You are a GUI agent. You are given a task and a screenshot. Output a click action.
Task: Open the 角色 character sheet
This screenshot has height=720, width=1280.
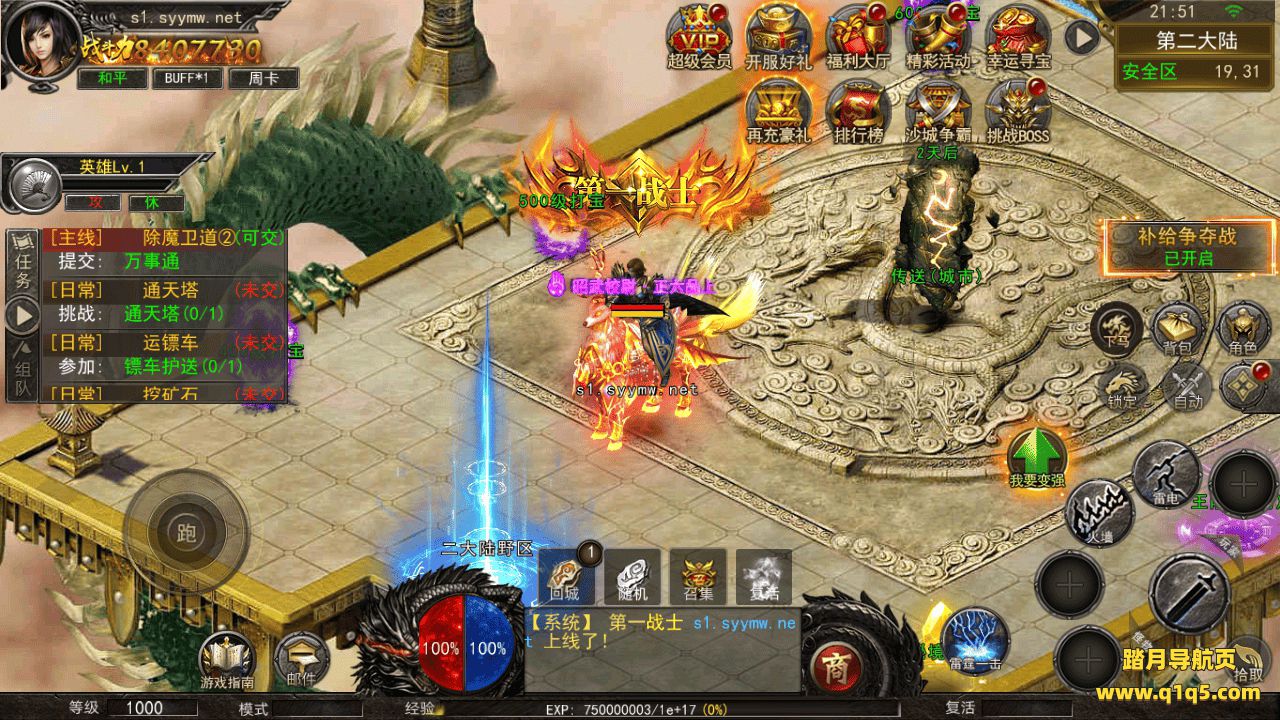(x=1243, y=328)
